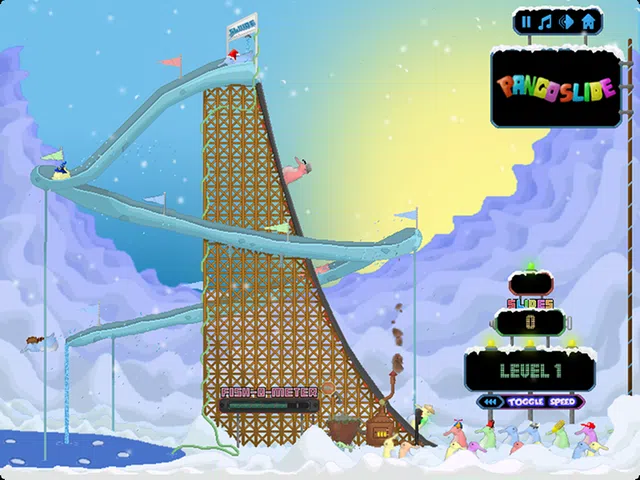Pause the game with the pause icon
640x480 pixels.
pyautogui.click(x=526, y=22)
